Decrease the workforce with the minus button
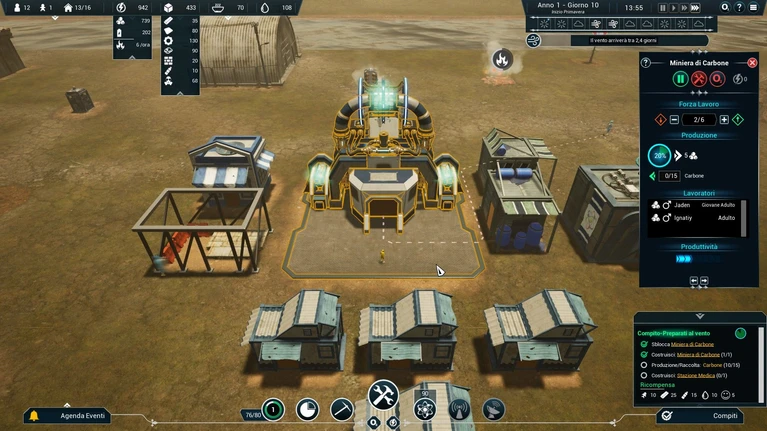767x431 pixels. click(674, 120)
